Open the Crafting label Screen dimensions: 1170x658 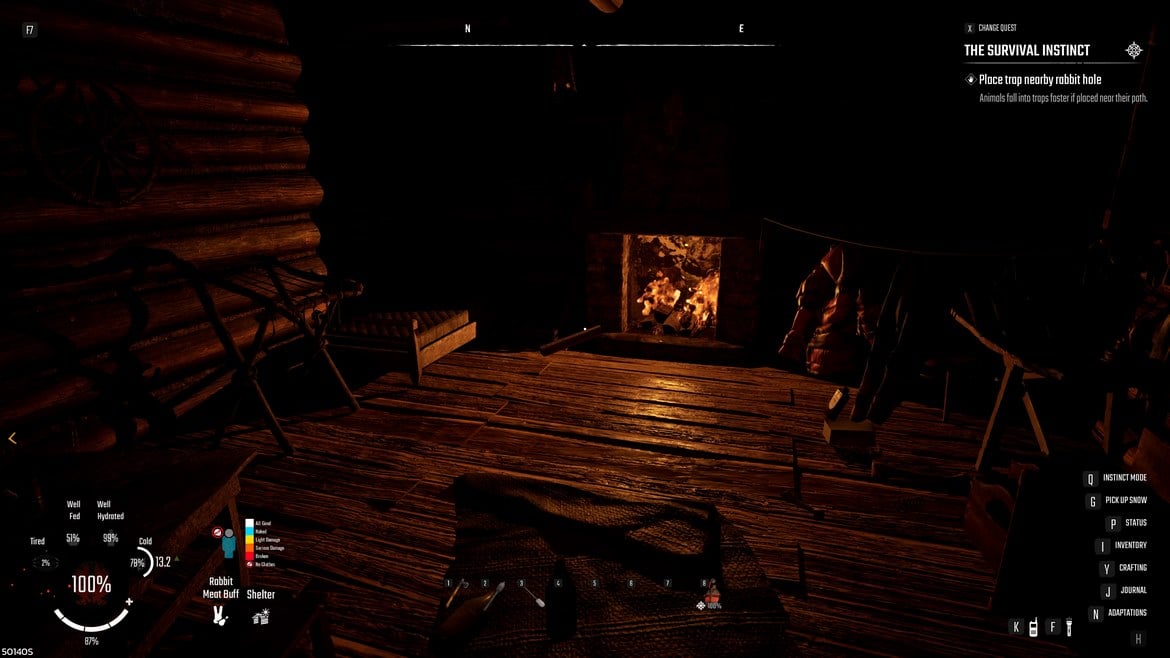[x=1132, y=568]
